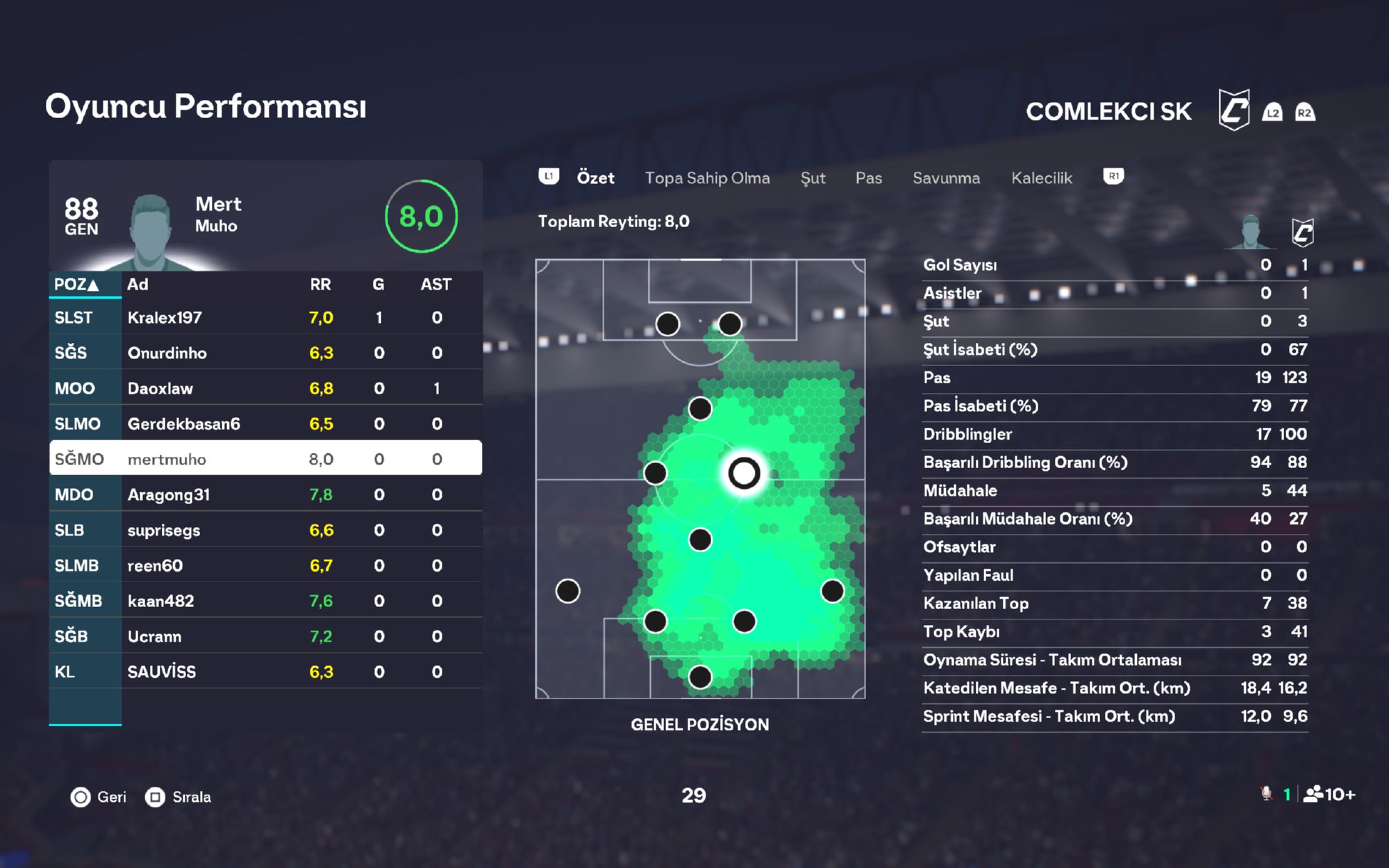Sort list by POZ column header
Image resolution: width=1389 pixels, height=868 pixels.
(x=77, y=285)
